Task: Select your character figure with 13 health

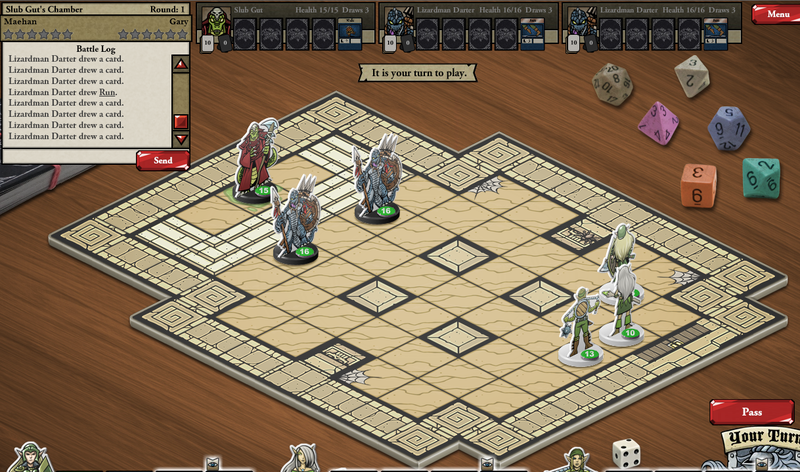Action: [580, 325]
